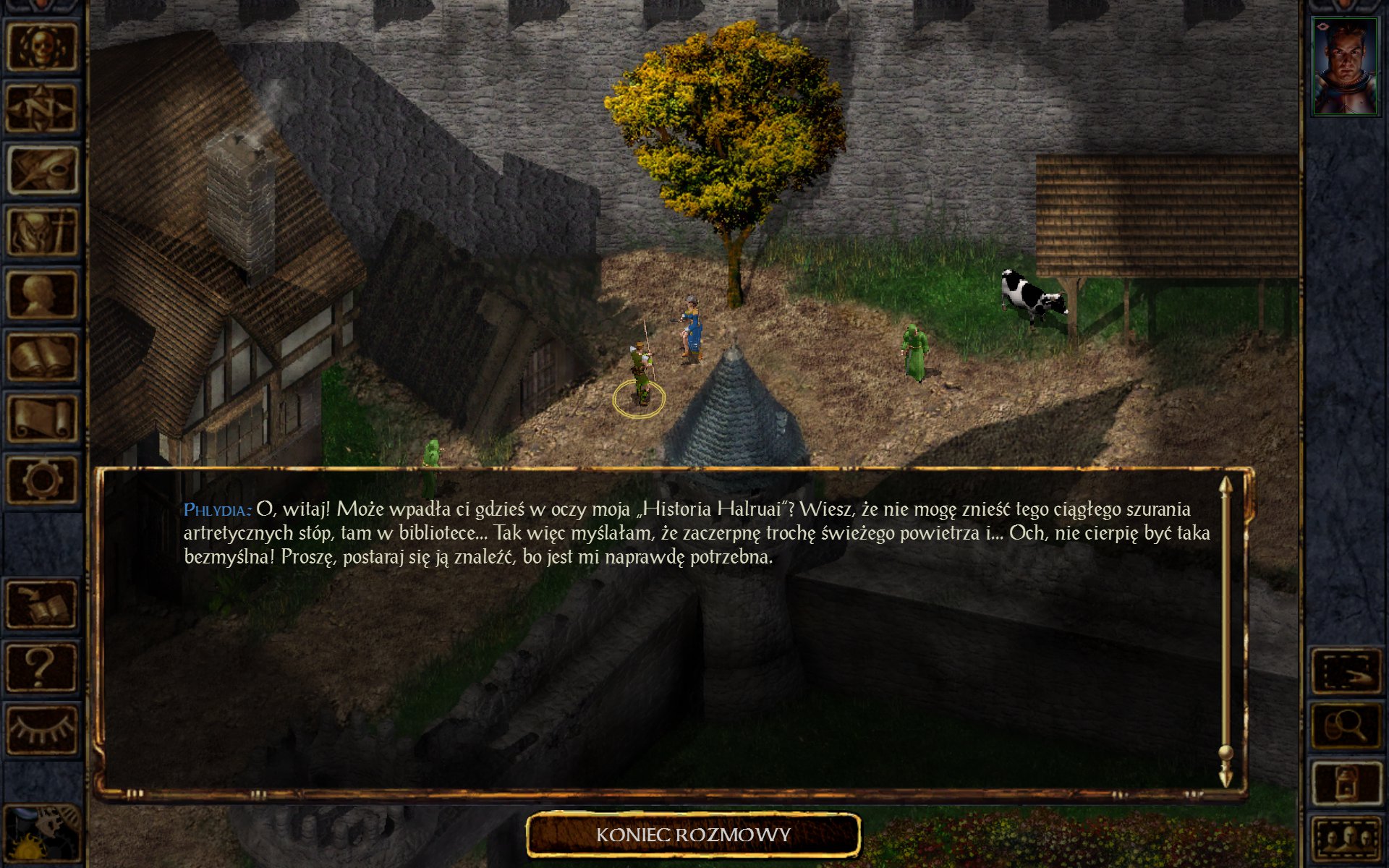Click the Koniec rozmowy button

(x=693, y=835)
